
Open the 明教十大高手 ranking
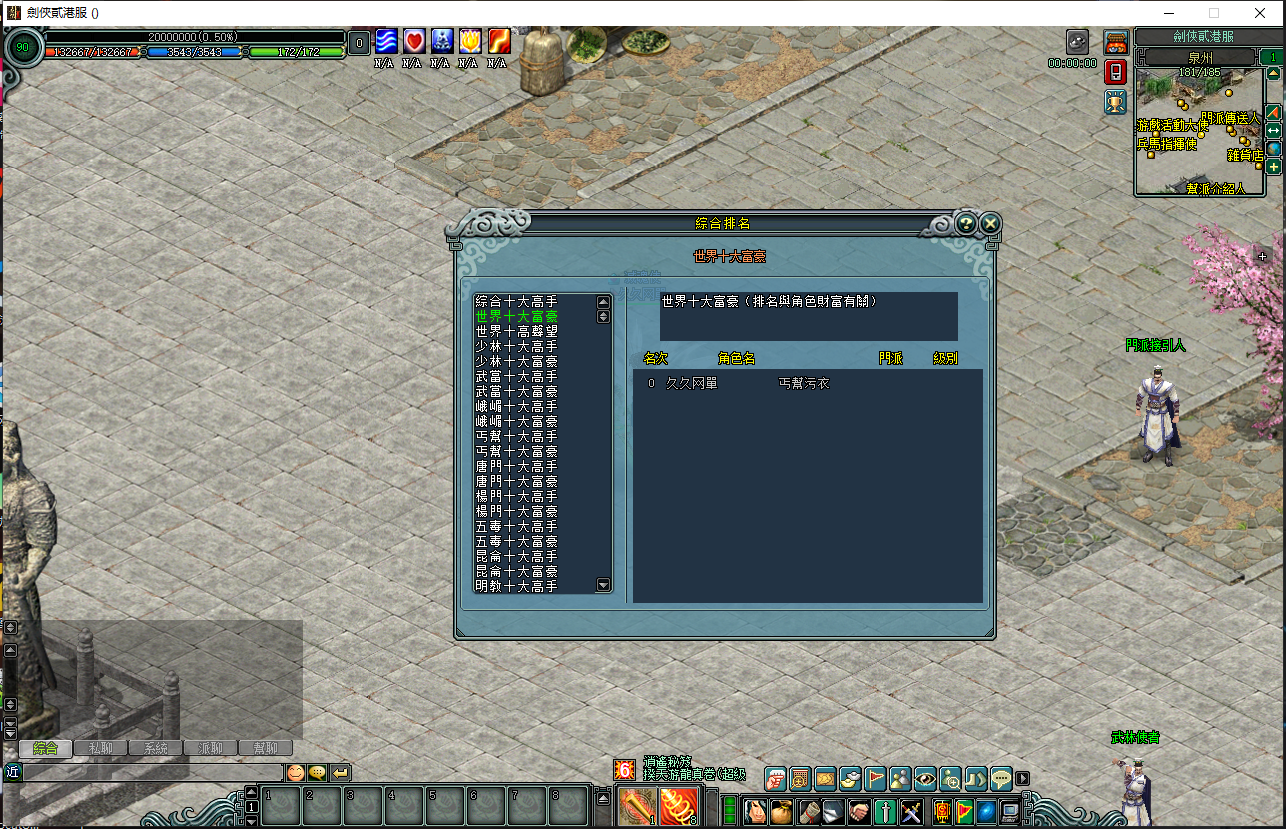coord(517,586)
